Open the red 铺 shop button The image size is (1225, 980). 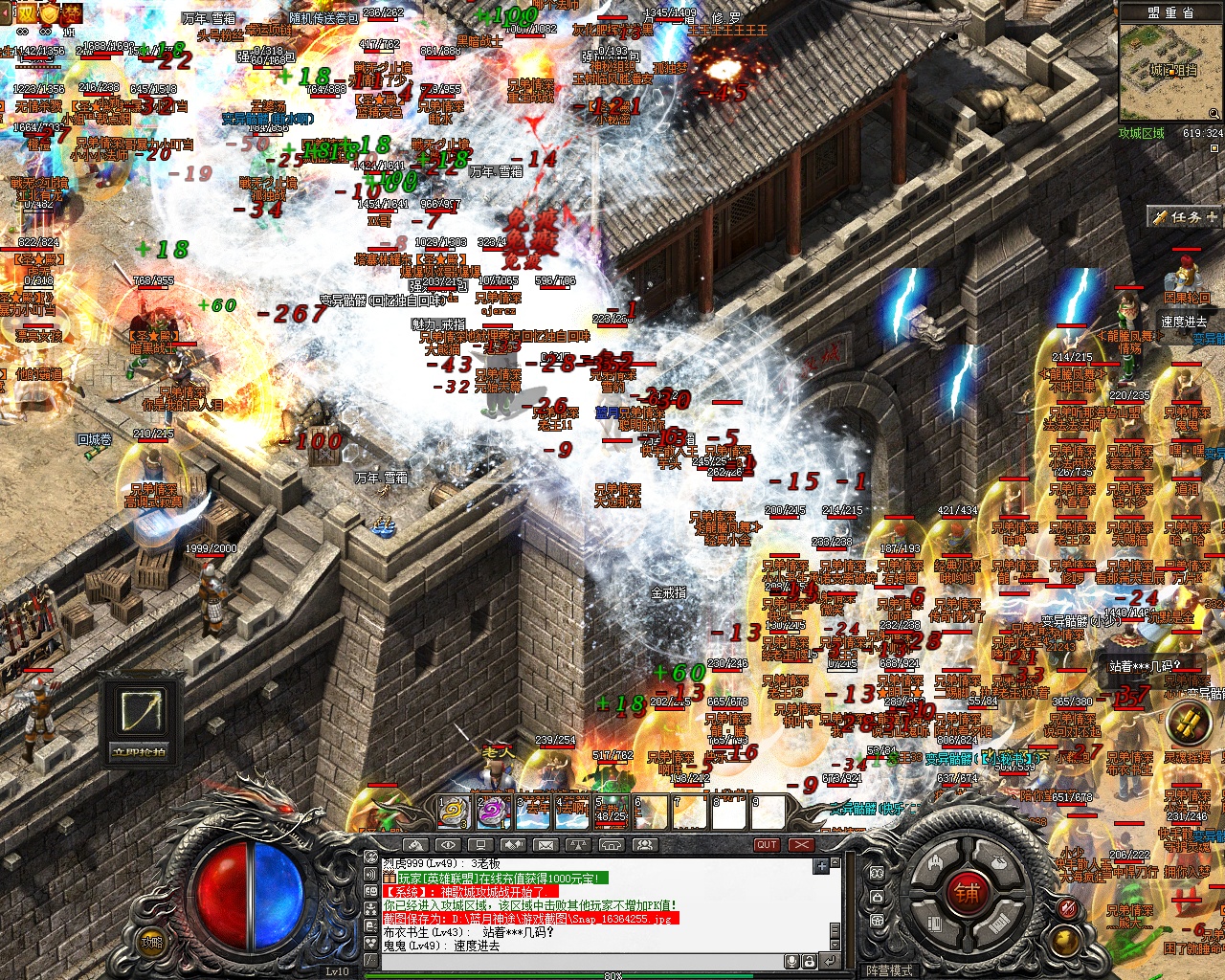pyautogui.click(x=967, y=893)
